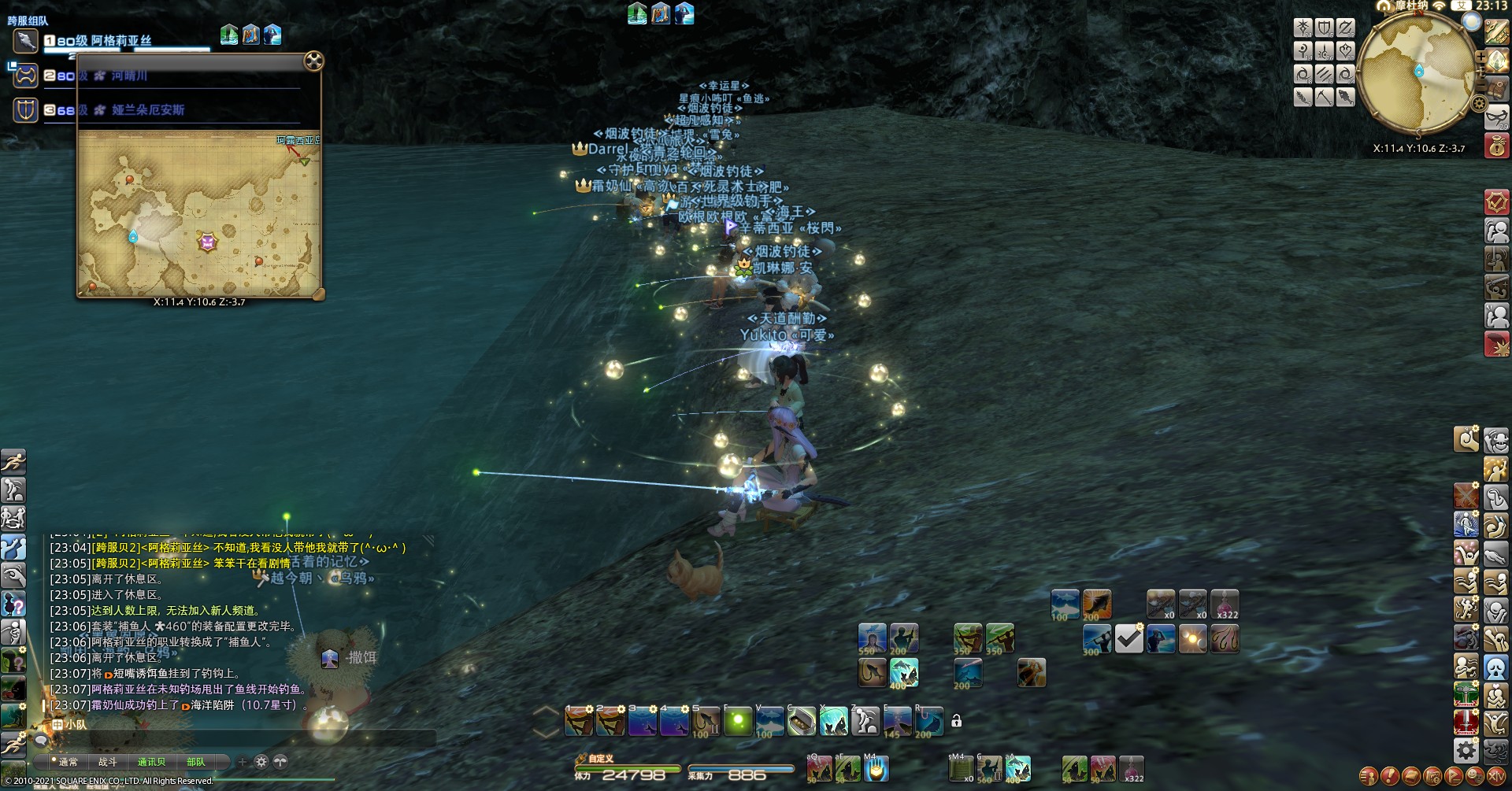Close the area map window

pyautogui.click(x=313, y=61)
